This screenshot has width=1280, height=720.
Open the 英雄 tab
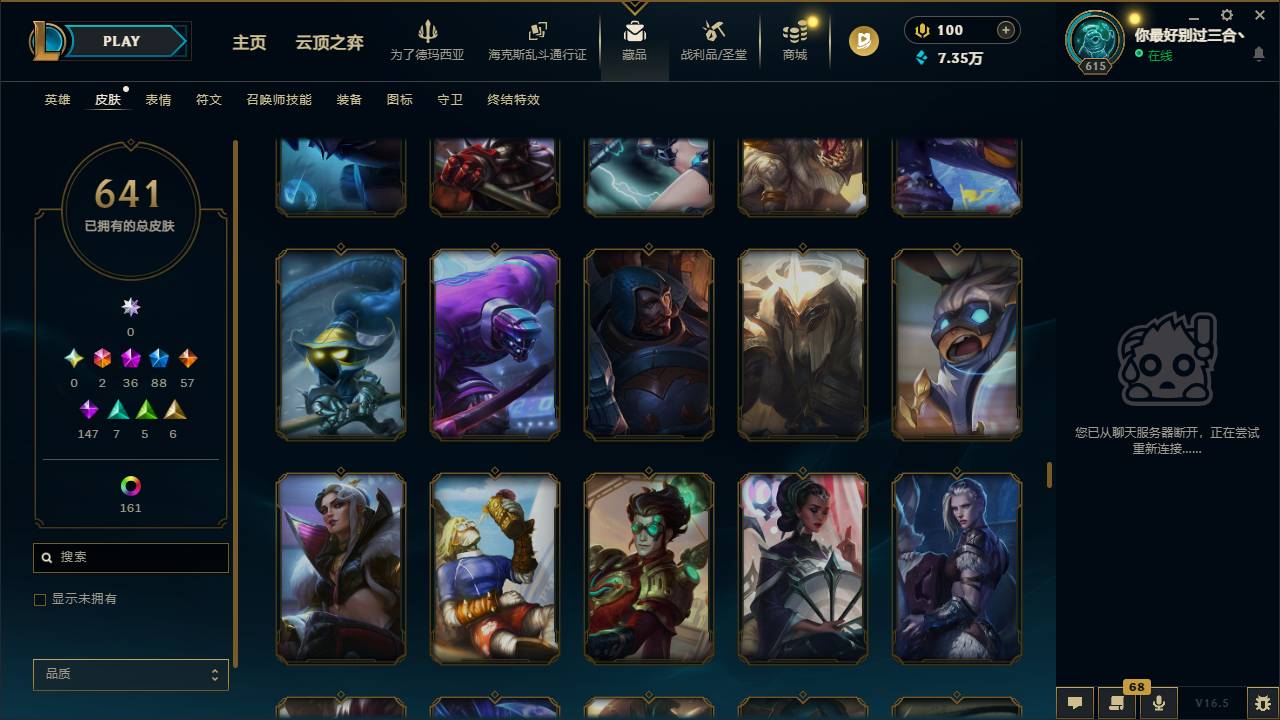(x=56, y=100)
